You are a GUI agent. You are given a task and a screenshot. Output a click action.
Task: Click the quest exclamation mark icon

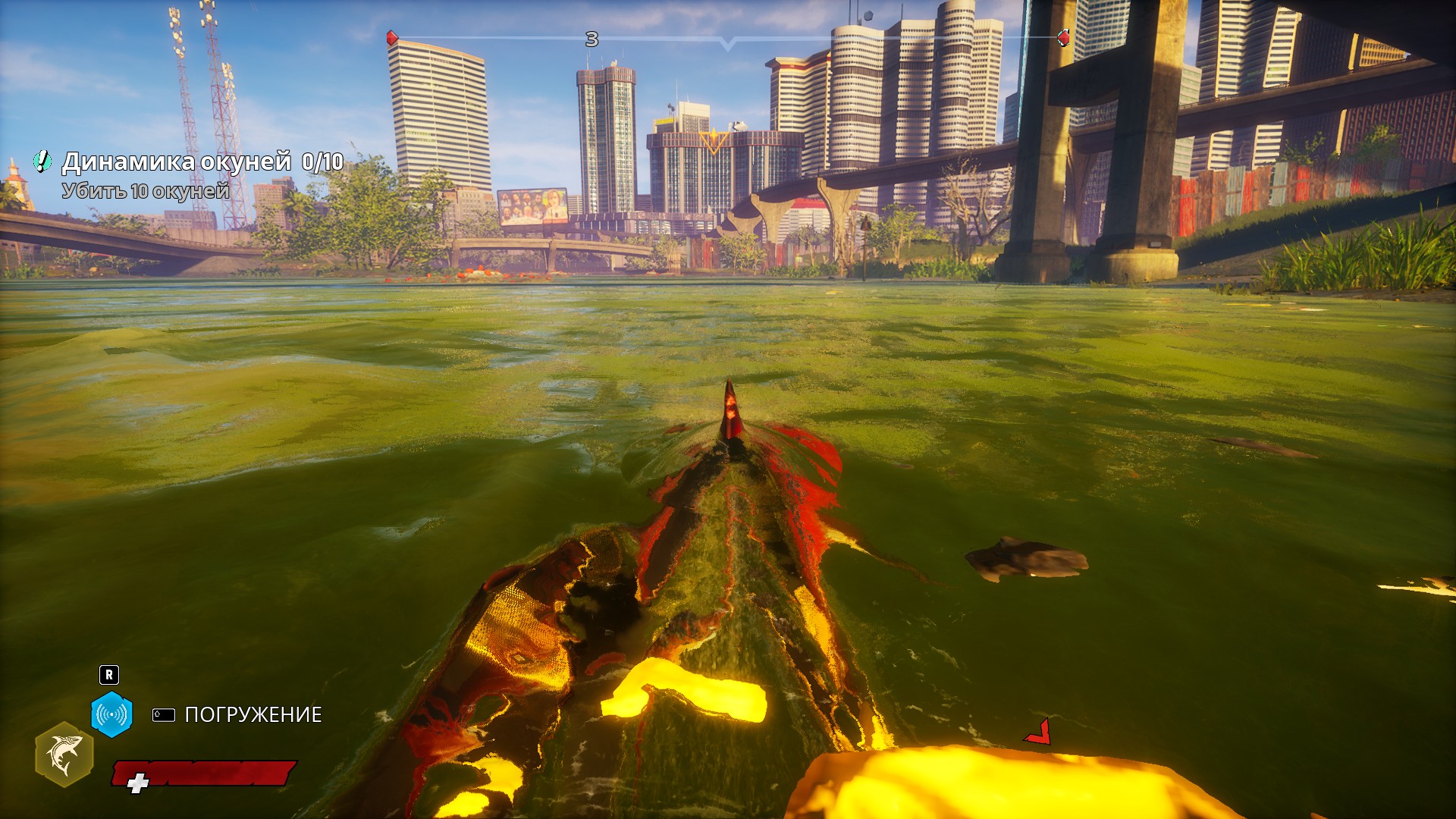point(42,161)
